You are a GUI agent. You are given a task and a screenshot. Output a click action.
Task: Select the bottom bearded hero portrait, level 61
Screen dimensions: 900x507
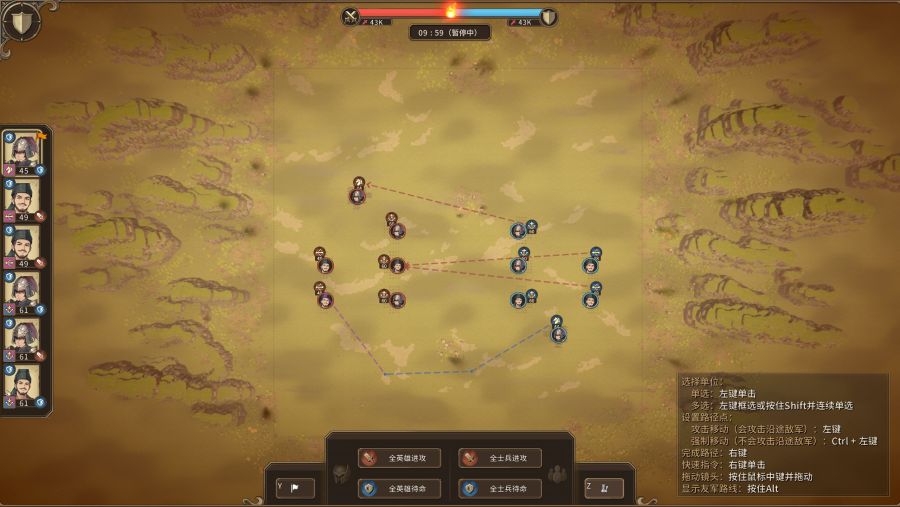tap(22, 383)
